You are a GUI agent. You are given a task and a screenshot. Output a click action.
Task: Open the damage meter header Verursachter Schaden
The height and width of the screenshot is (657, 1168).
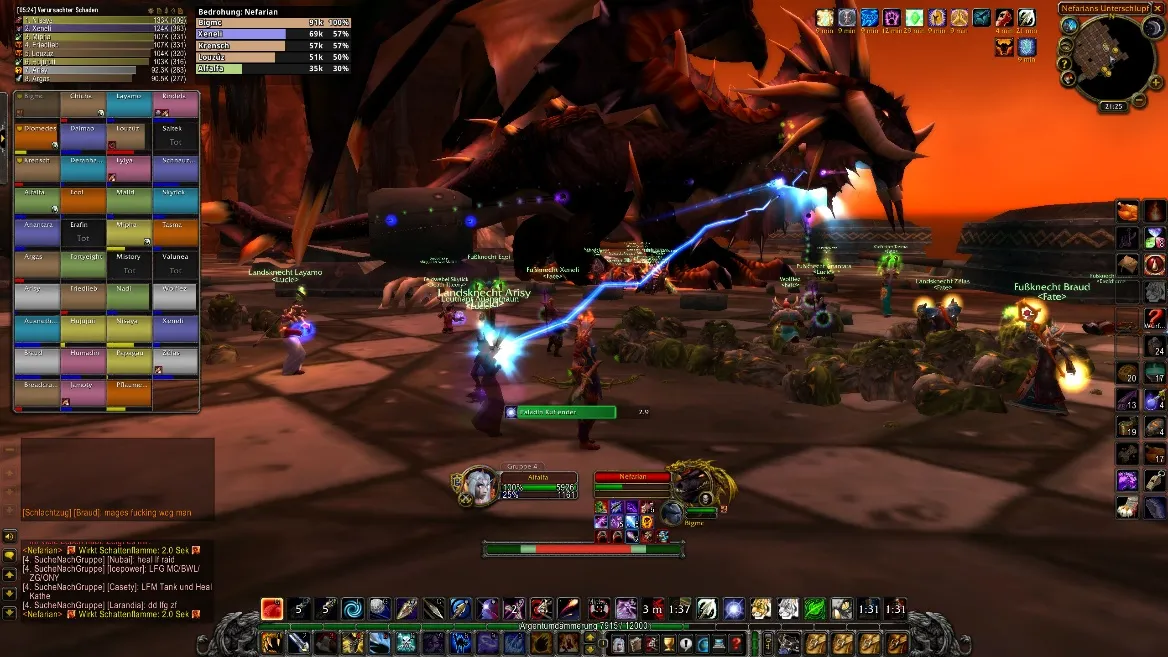(60, 9)
